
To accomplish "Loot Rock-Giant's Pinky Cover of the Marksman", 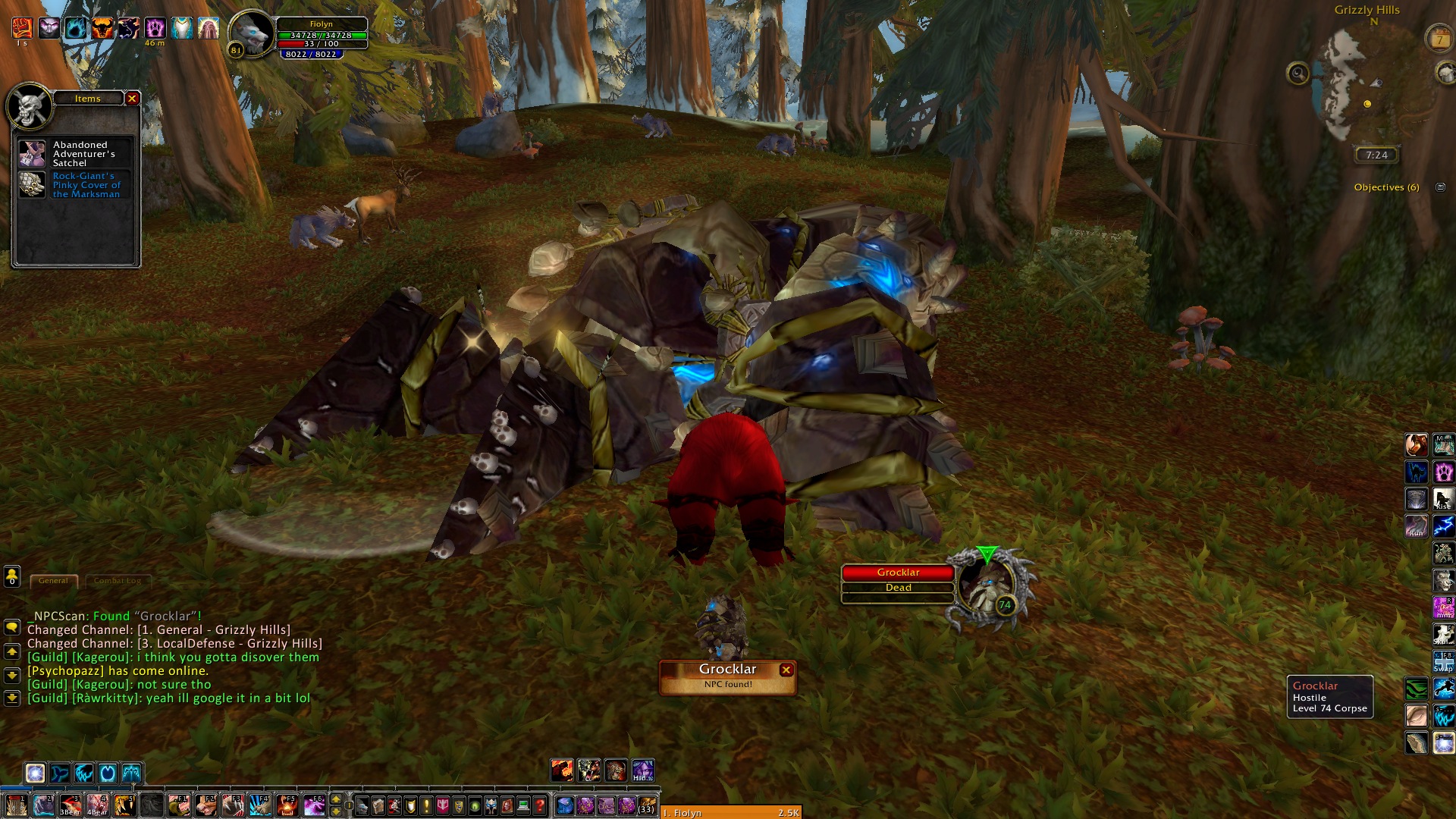I will (33, 185).
